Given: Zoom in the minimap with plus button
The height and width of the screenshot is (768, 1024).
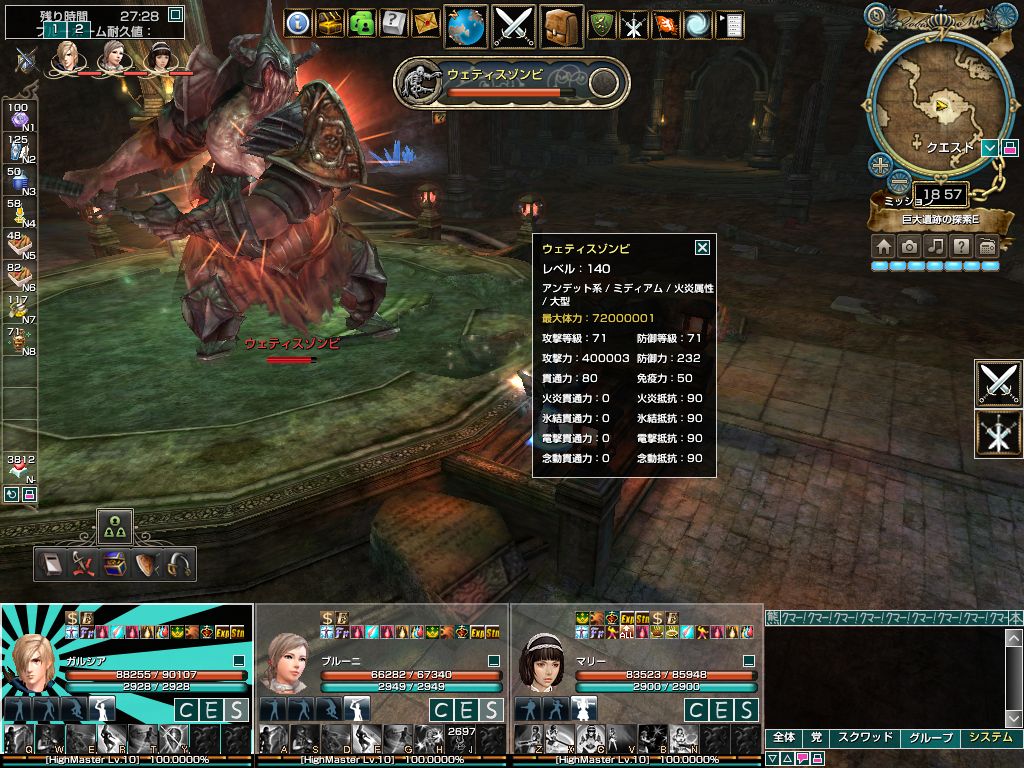Looking at the screenshot, I should click(x=879, y=165).
